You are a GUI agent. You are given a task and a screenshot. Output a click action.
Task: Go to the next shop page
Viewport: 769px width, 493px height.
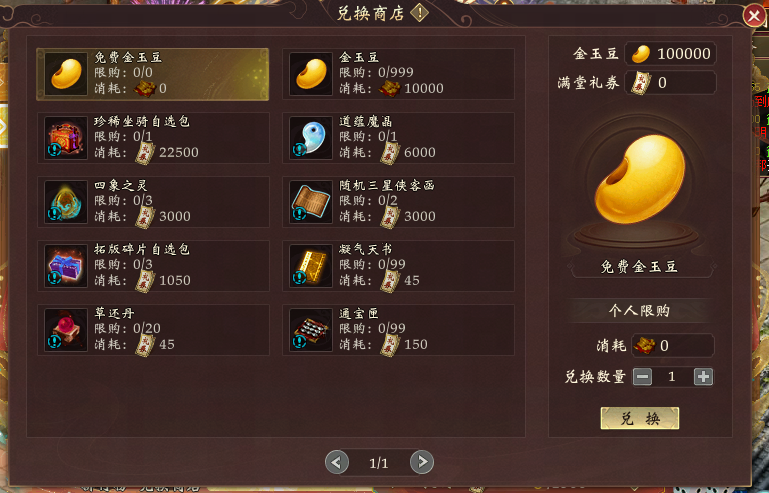point(422,462)
